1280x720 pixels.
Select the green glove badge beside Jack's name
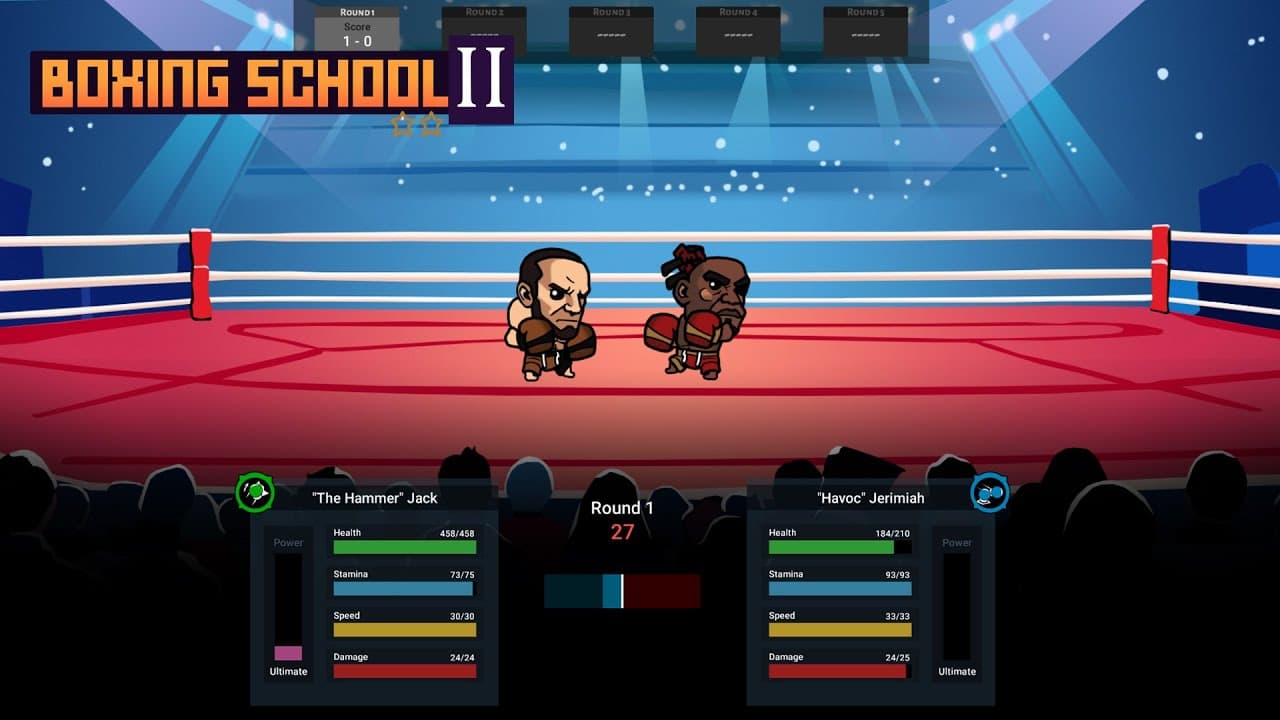pos(254,490)
